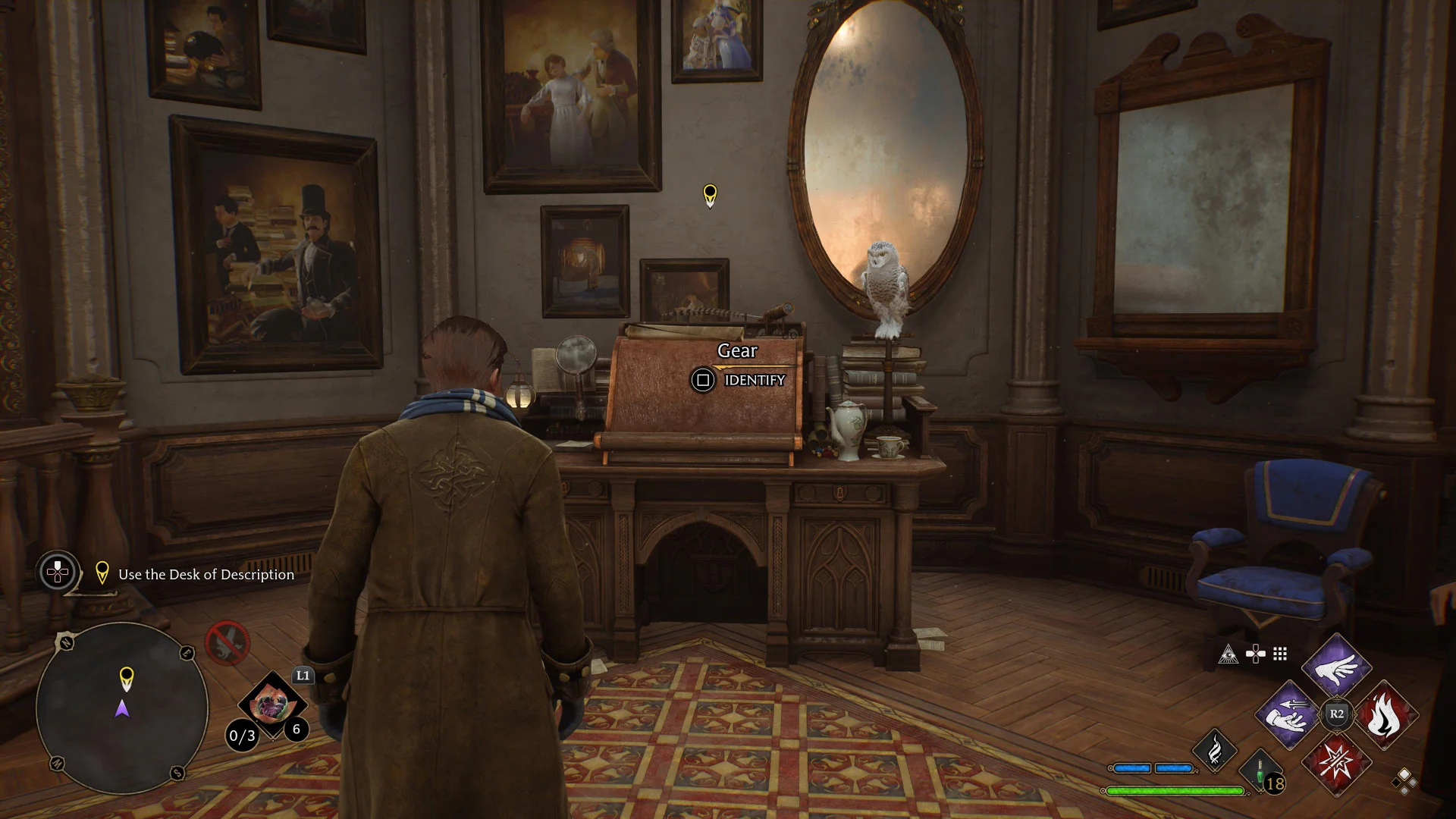Cast the red starburst damage spell
Screen dimensions: 1456x819
[1336, 762]
